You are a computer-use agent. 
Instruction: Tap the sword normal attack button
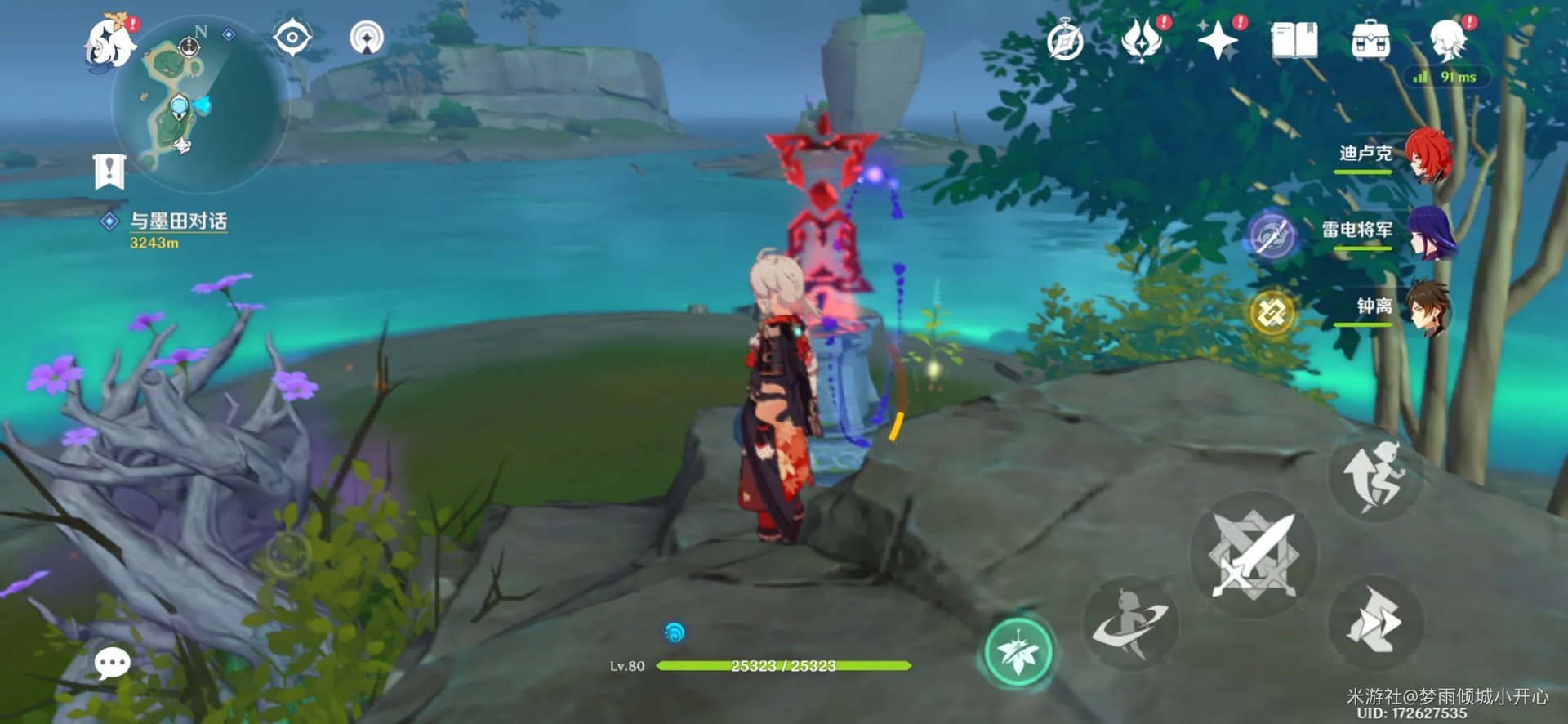click(1253, 555)
